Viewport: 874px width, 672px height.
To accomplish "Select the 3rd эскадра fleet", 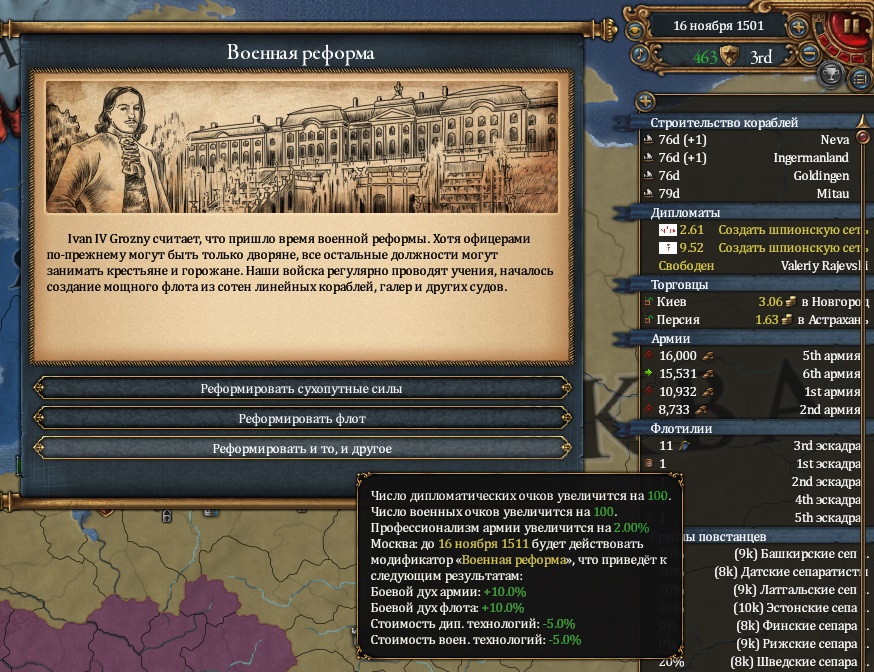I will coord(752,446).
